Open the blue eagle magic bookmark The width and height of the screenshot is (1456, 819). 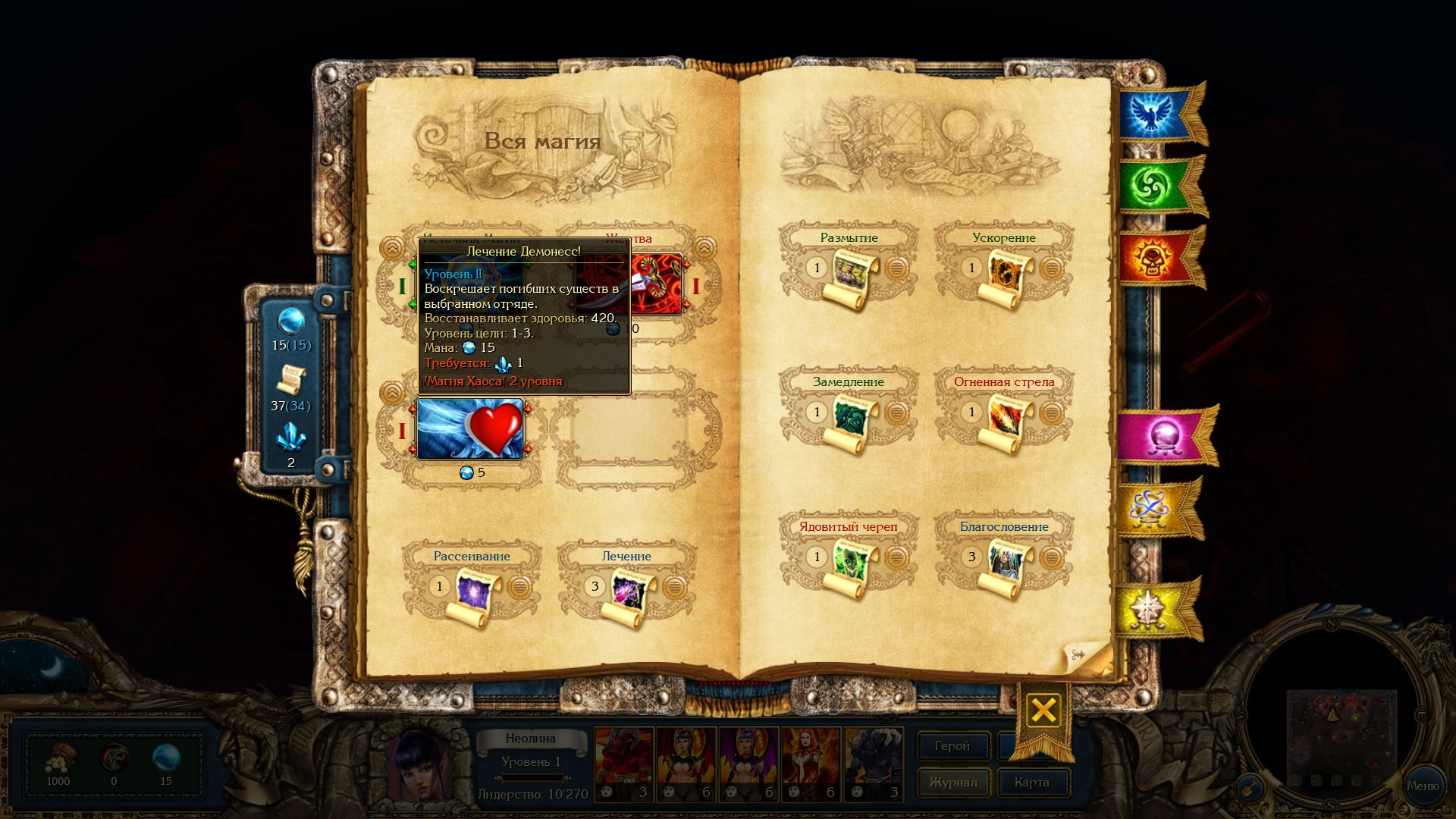point(1153,114)
